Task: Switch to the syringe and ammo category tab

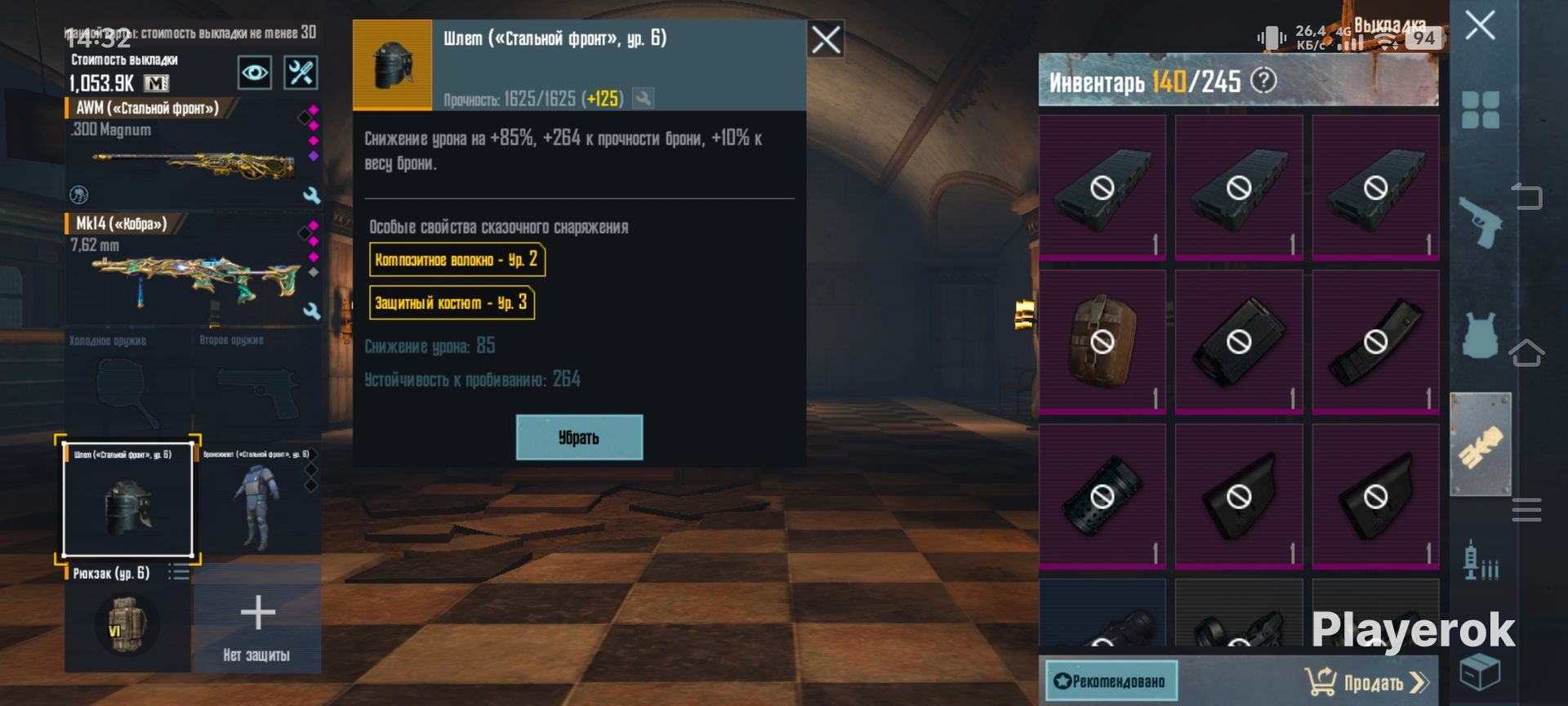Action: pos(1480,561)
